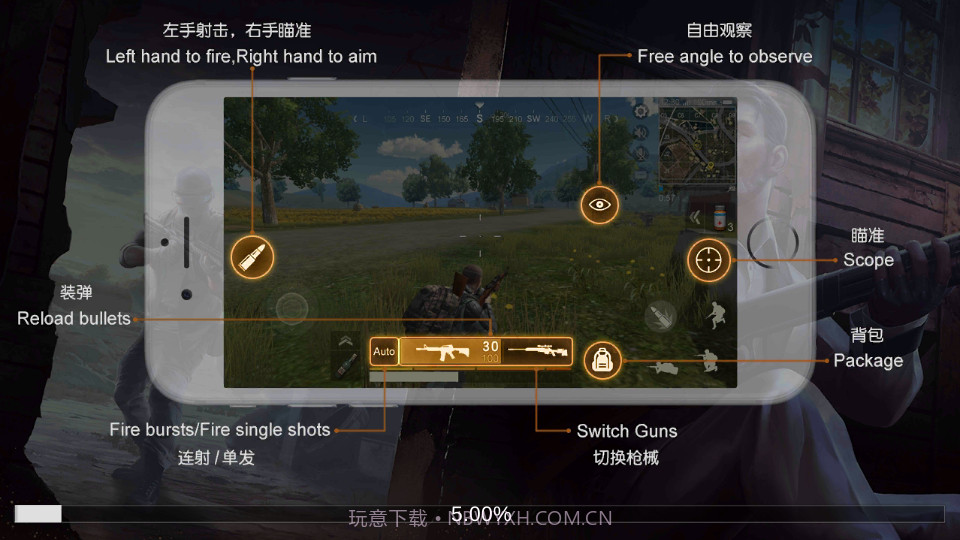
Task: Tap the crouch stance icon
Action: (716, 316)
